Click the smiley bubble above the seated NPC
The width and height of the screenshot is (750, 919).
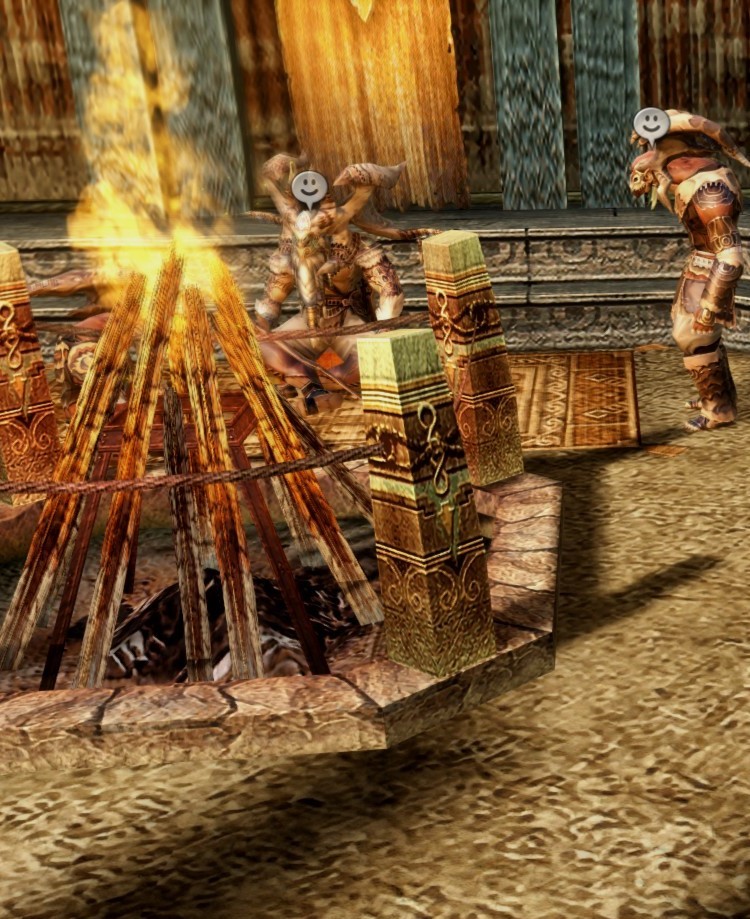pos(309,186)
